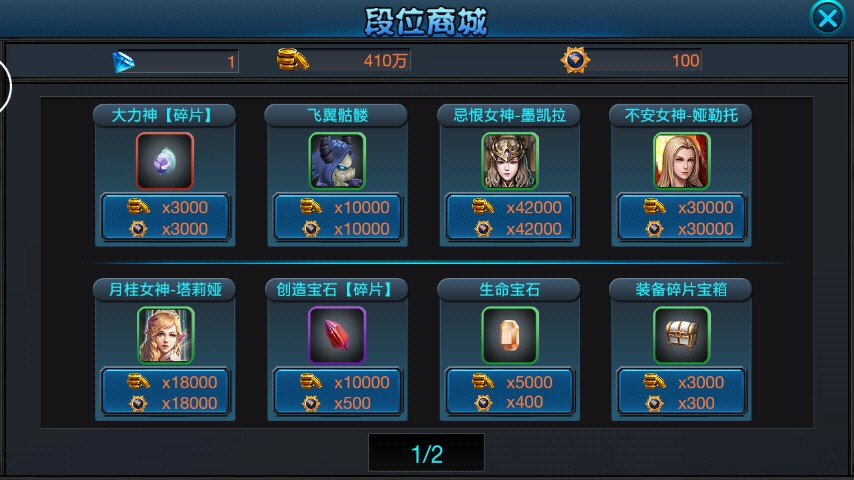Click the 1/2 page indicator
Image resolution: width=854 pixels, height=480 pixels.
[426, 454]
